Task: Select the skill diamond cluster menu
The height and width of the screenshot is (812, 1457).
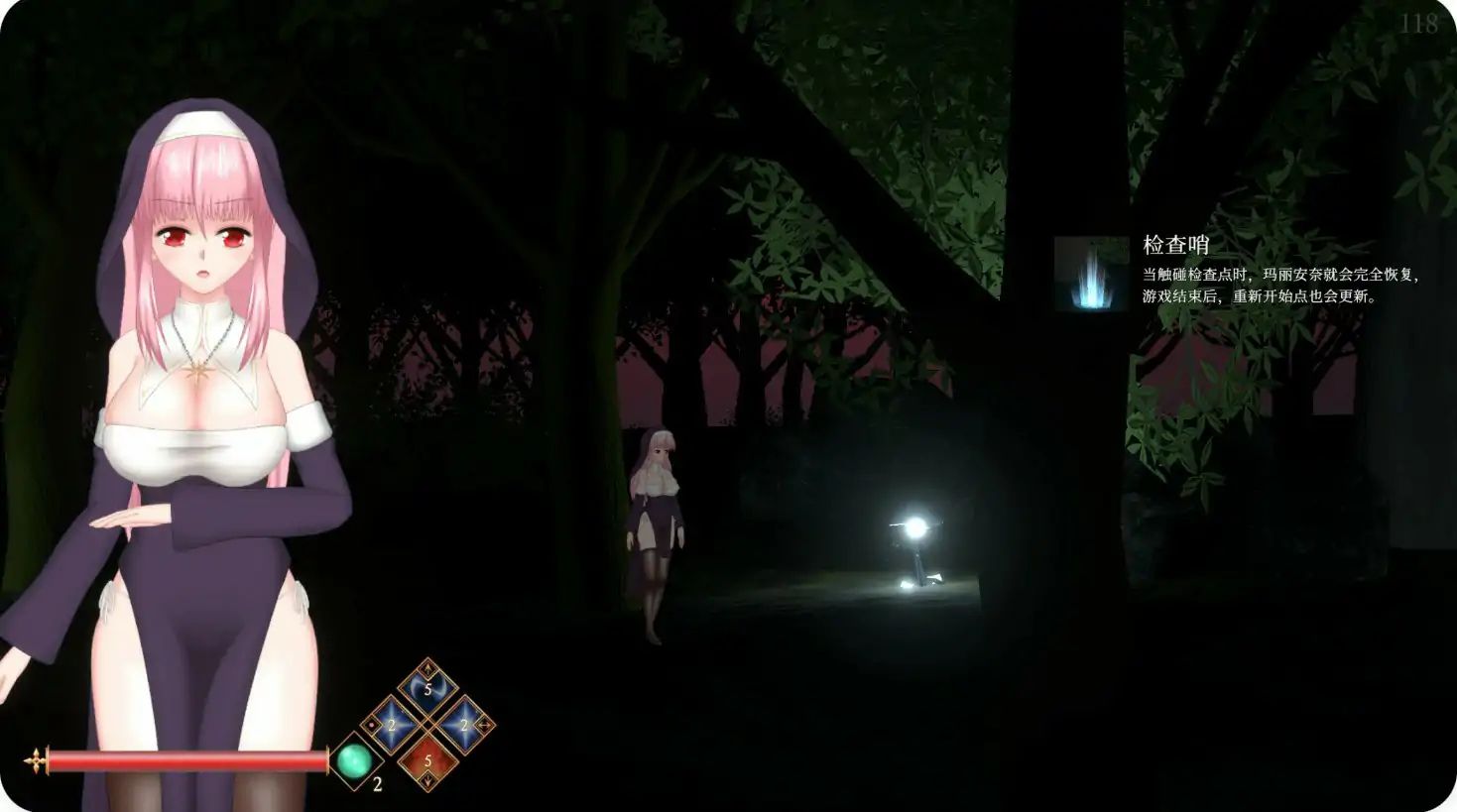Action: (427, 724)
